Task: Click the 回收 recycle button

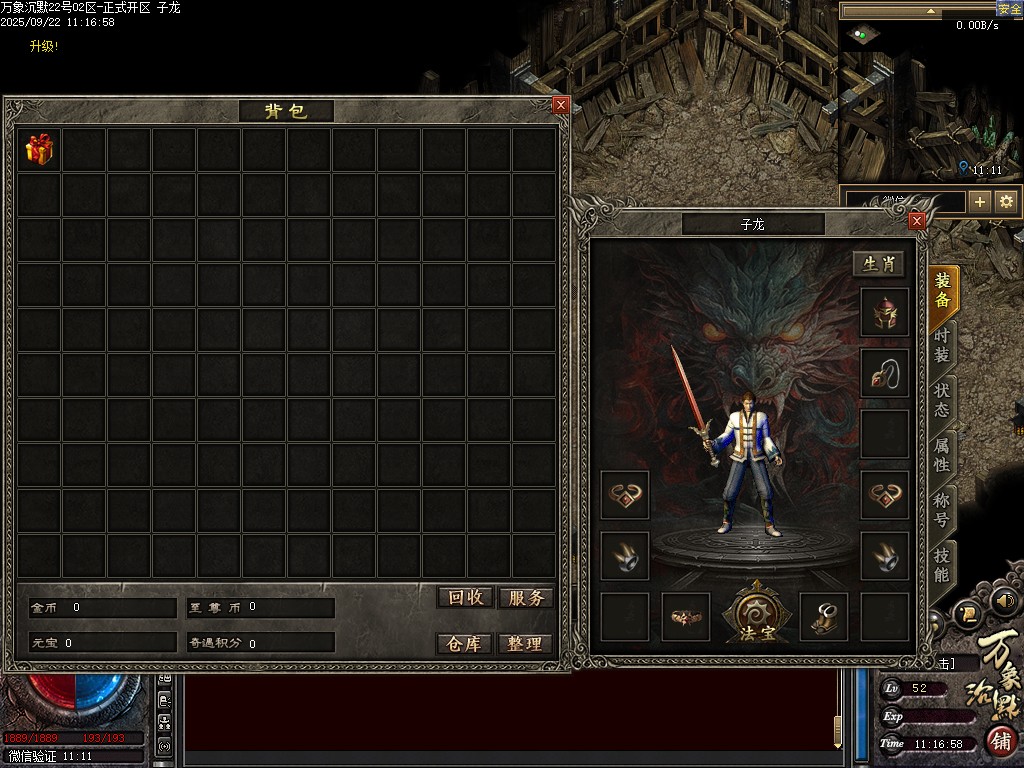Action: (465, 597)
